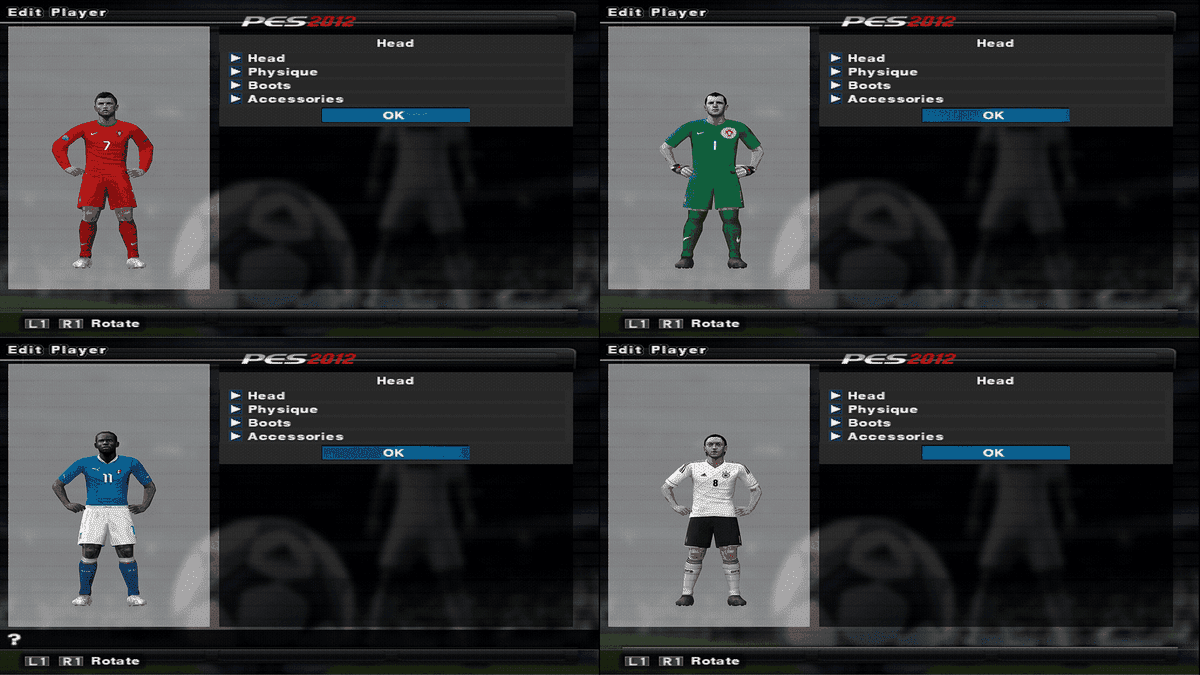Open Accessories beside the red-kit number 7 player

click(x=295, y=99)
